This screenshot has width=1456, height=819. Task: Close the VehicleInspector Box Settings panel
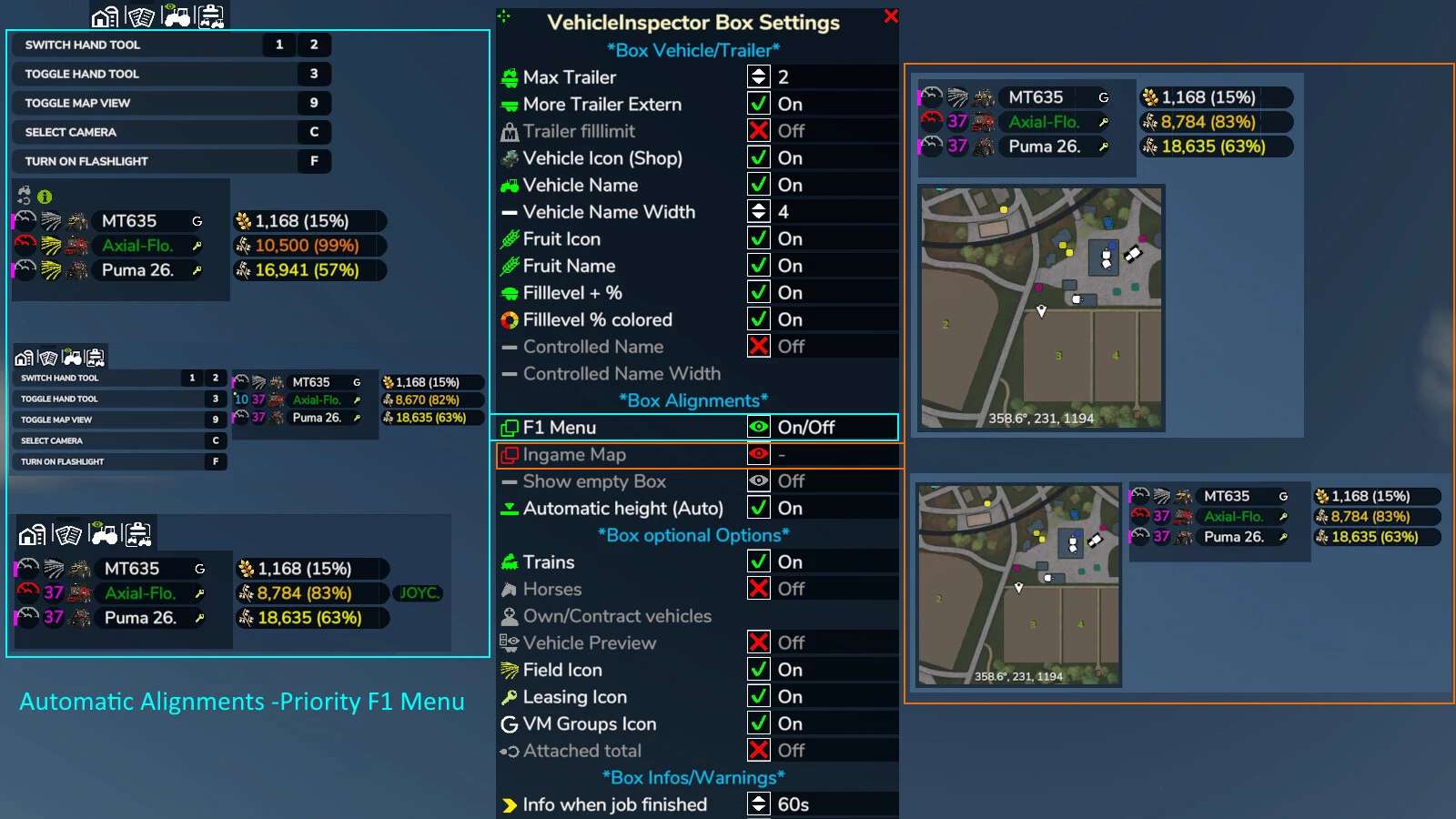tap(891, 16)
